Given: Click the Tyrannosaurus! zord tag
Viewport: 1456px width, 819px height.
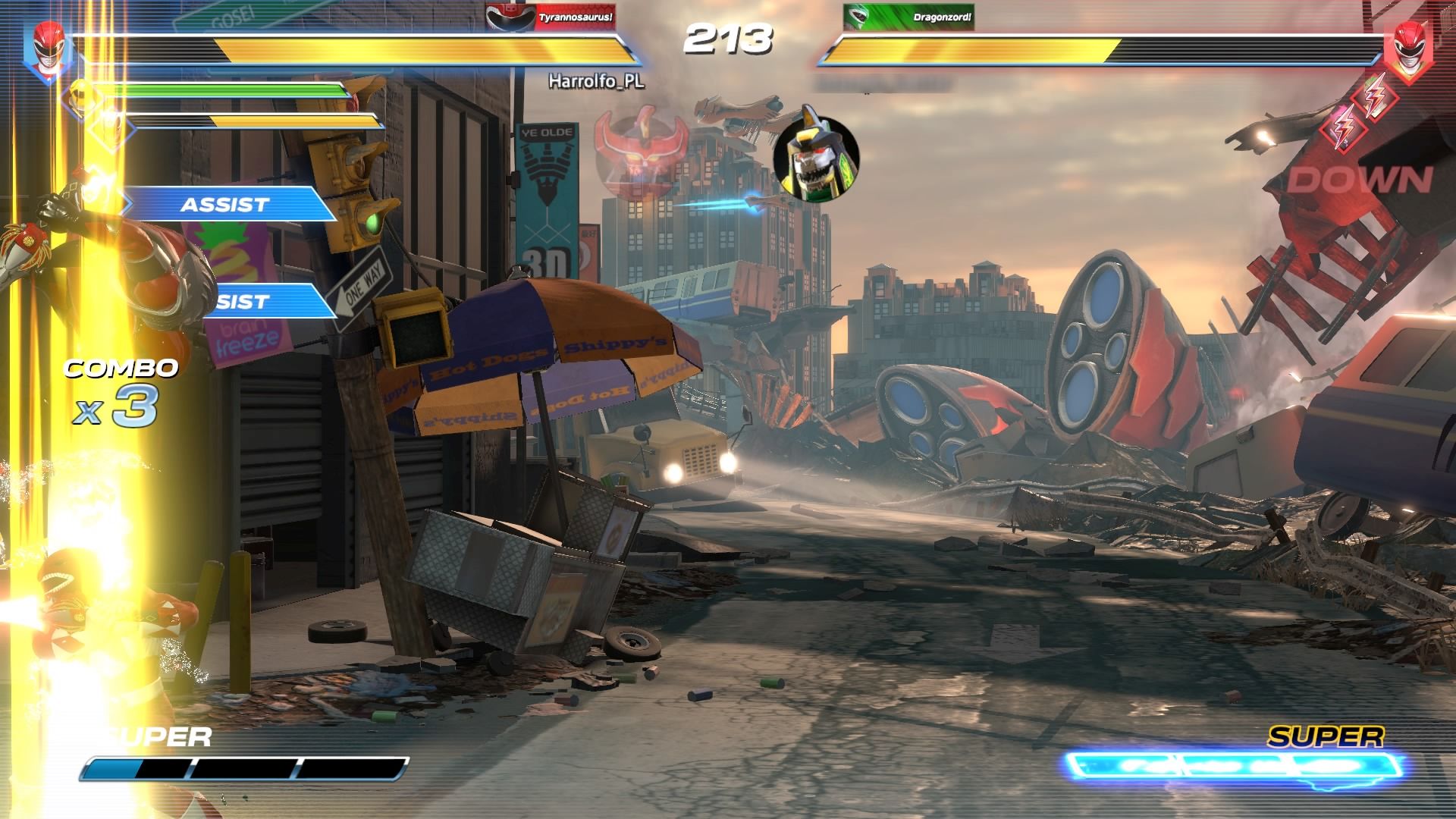Looking at the screenshot, I should (551, 17).
